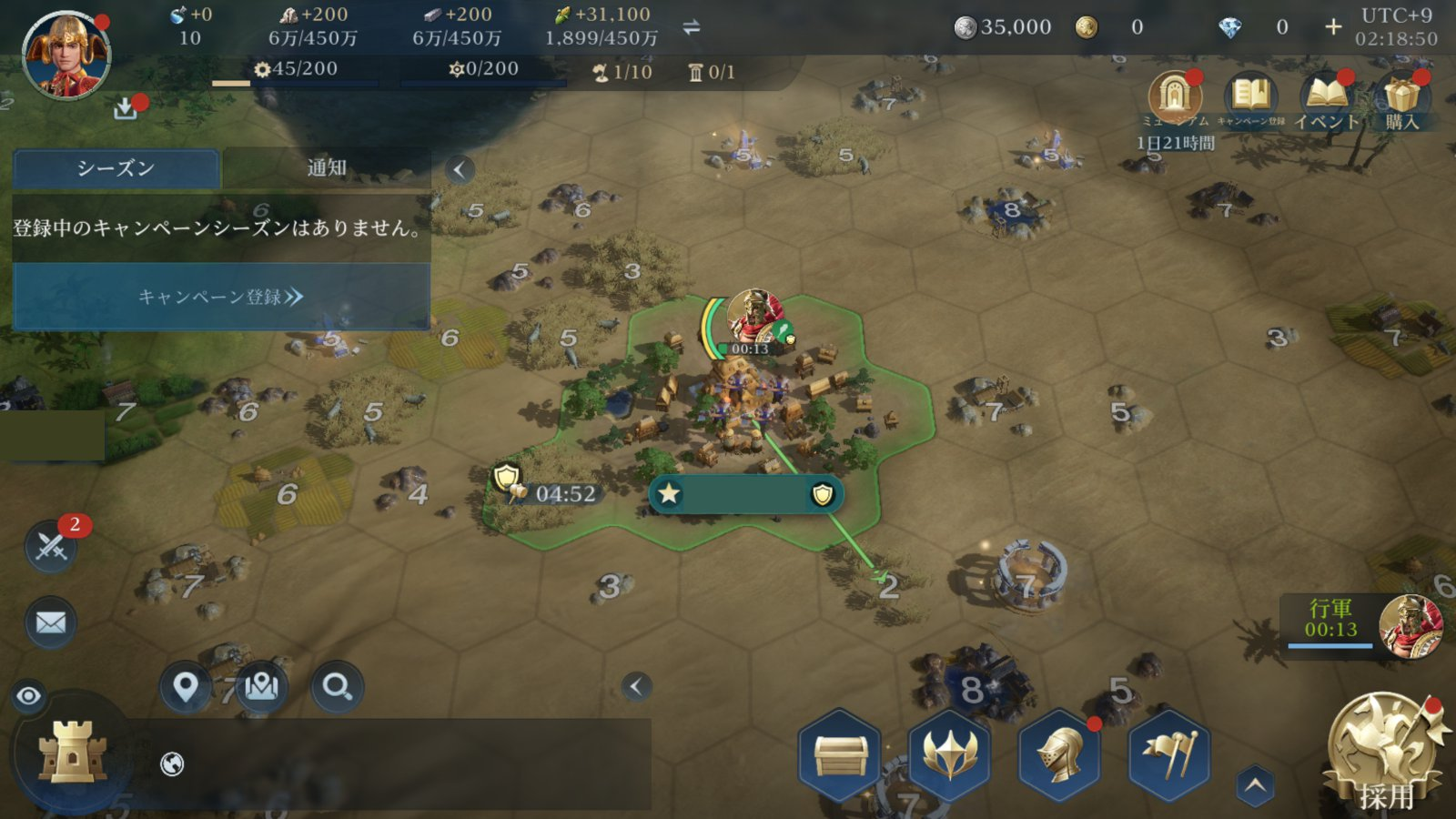This screenshot has width=1456, height=819.
Task: Open the イベント event book
Action: (1326, 97)
